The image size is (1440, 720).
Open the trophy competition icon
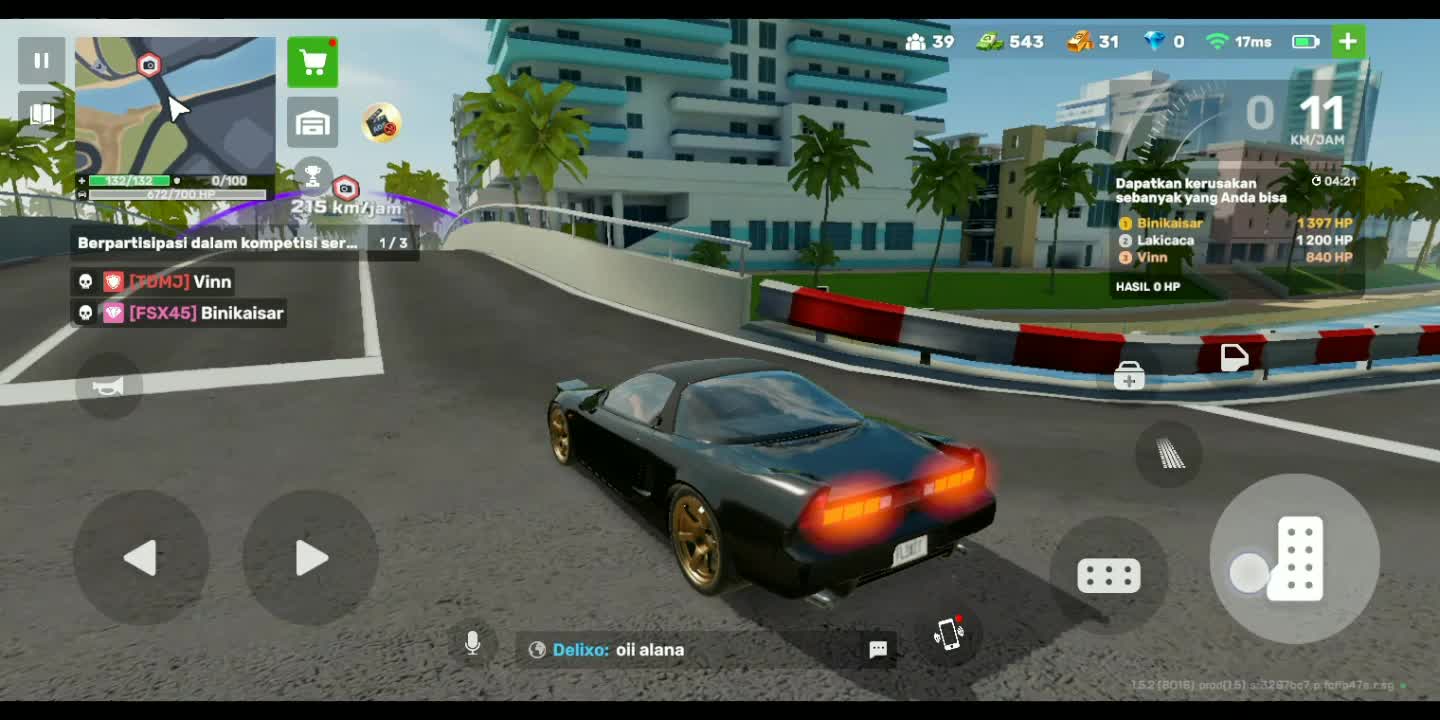pyautogui.click(x=312, y=177)
